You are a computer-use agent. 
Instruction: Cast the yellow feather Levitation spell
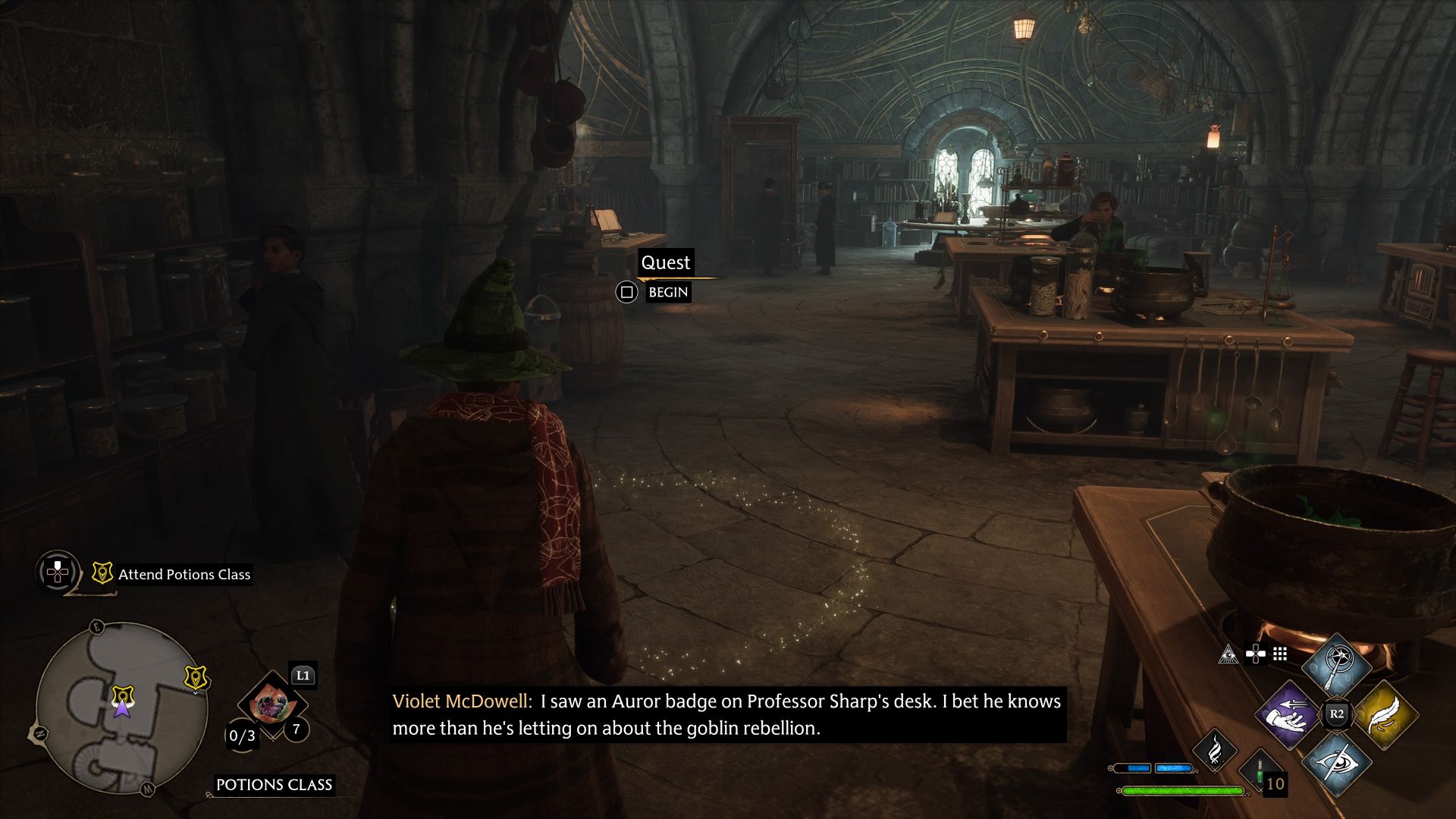[x=1385, y=714]
